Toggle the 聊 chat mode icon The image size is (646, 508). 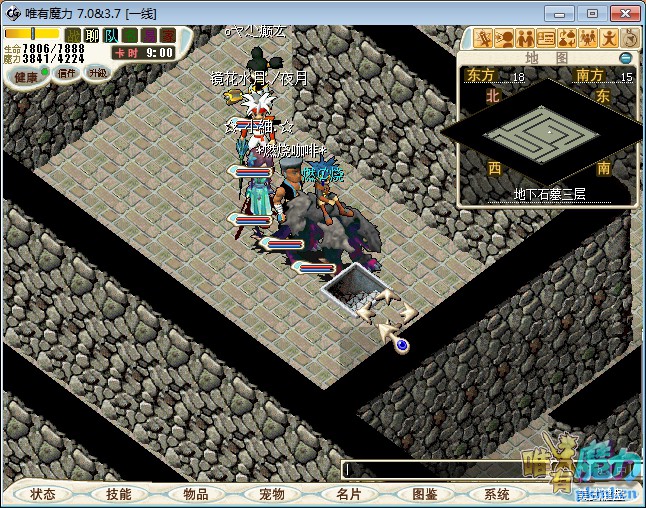(x=91, y=36)
